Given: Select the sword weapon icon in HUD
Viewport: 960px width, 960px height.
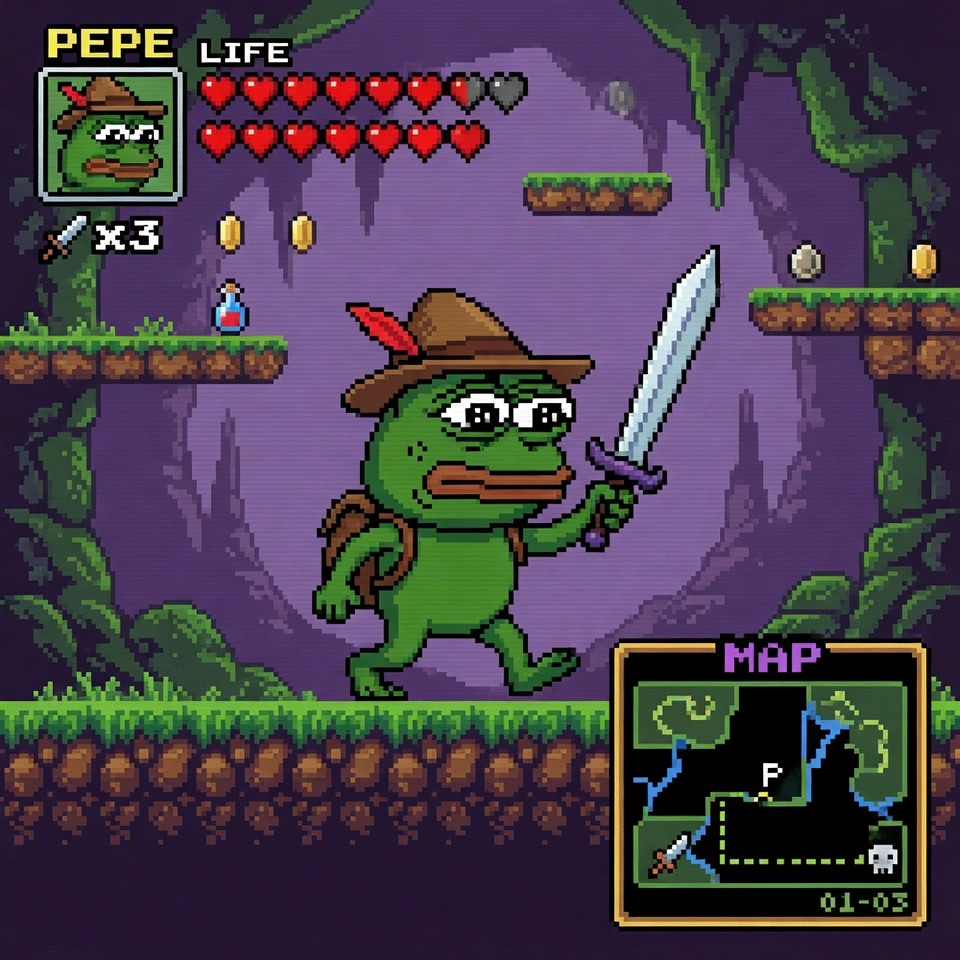Looking at the screenshot, I should 63,239.
